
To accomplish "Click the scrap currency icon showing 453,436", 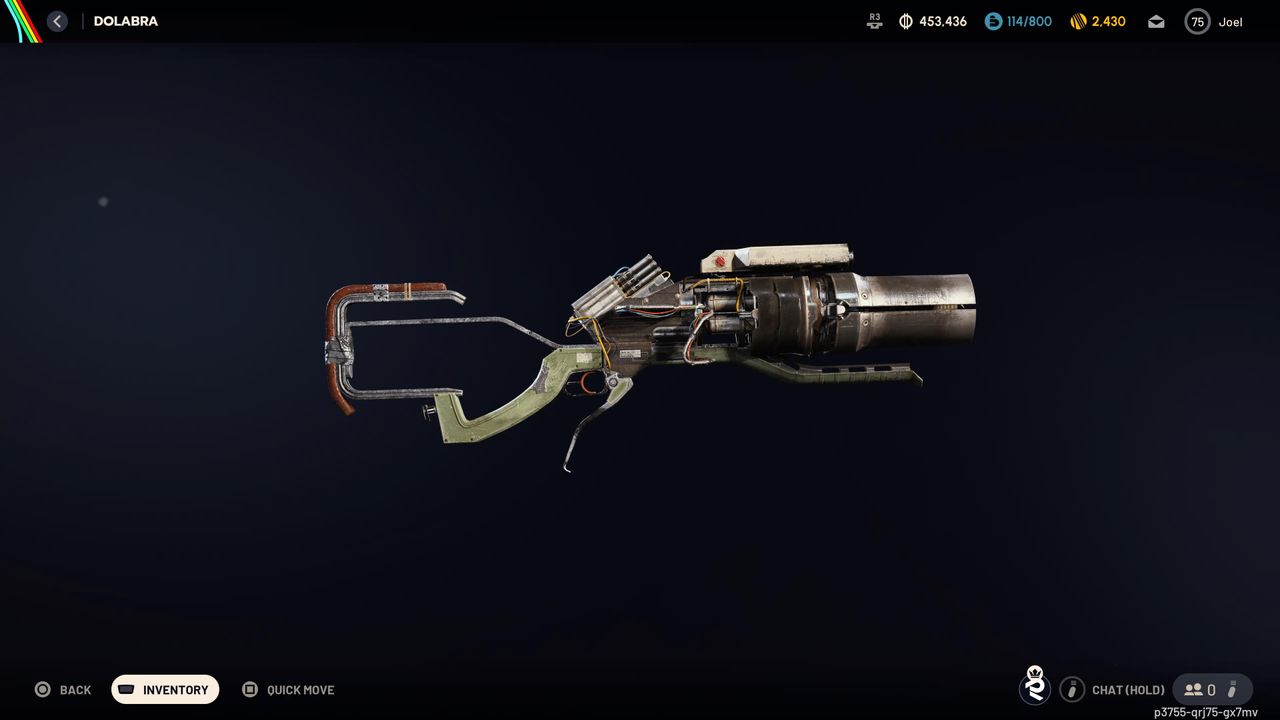I will tap(903, 21).
